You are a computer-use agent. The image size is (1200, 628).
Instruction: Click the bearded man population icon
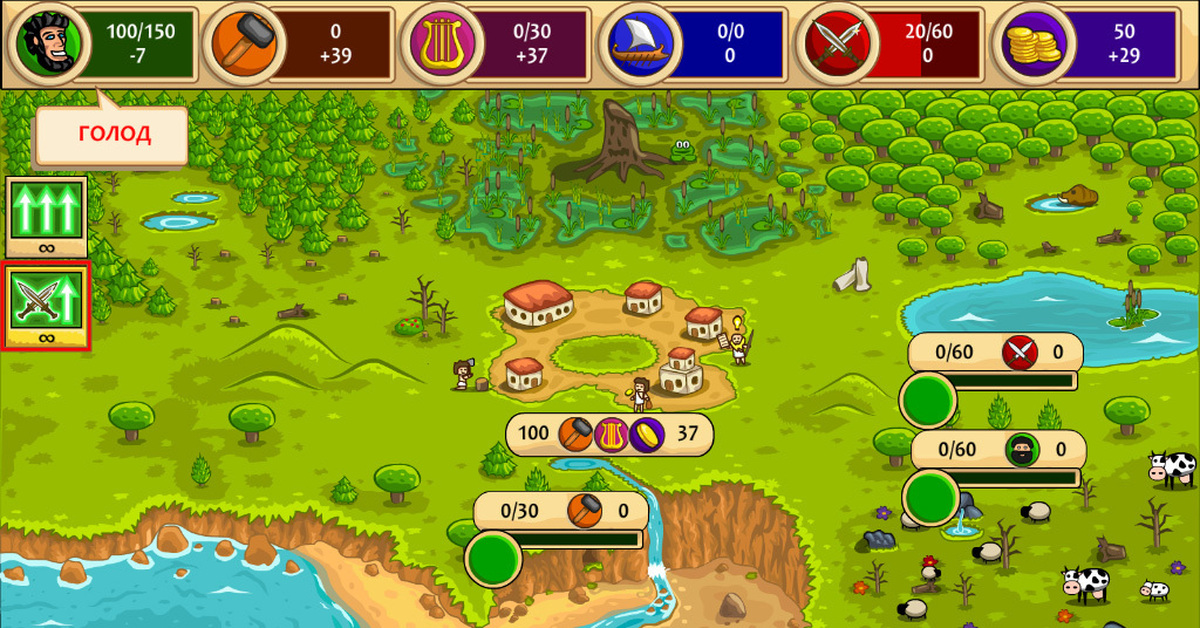43,43
